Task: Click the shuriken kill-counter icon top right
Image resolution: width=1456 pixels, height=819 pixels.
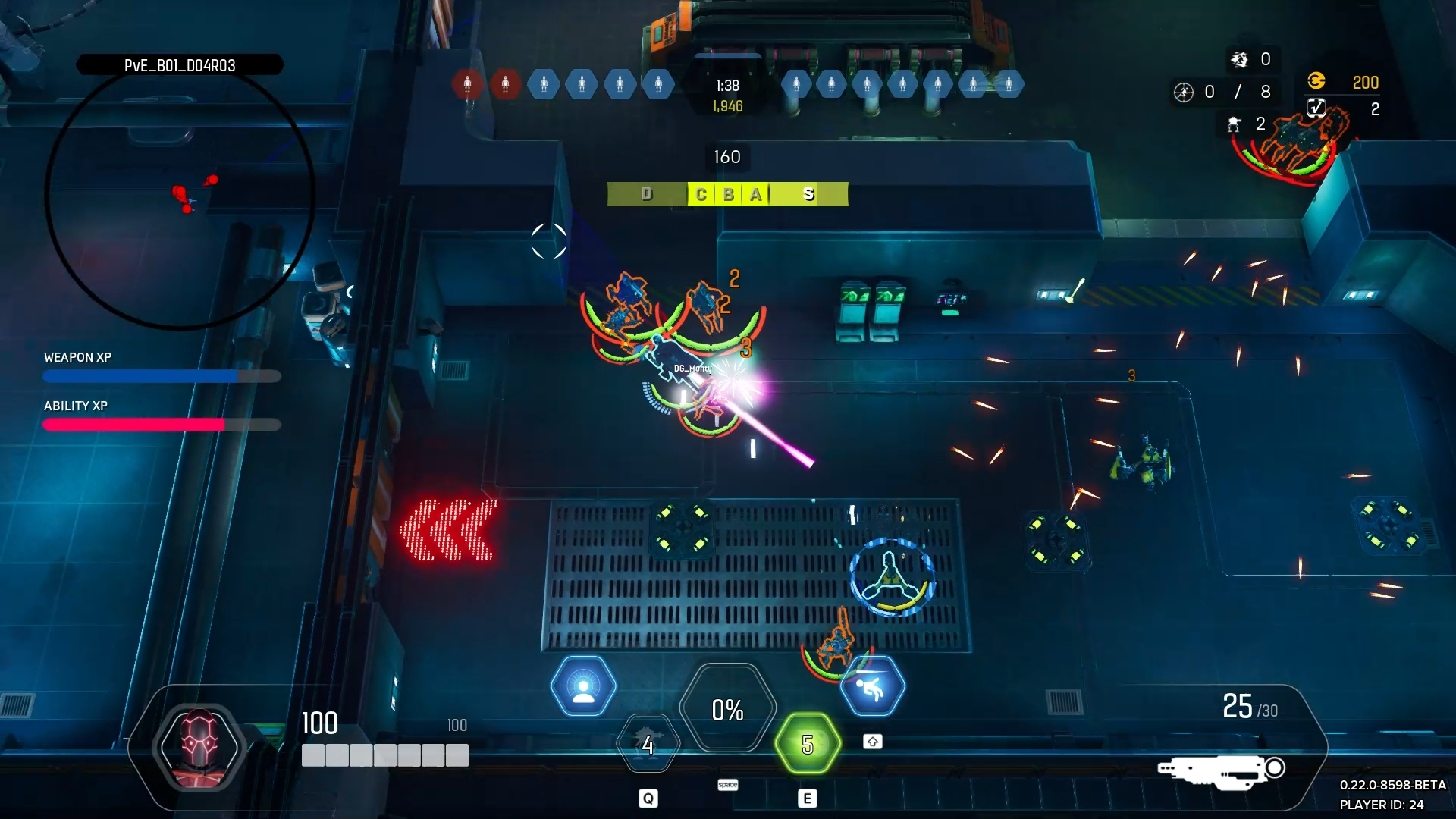Action: click(1239, 59)
